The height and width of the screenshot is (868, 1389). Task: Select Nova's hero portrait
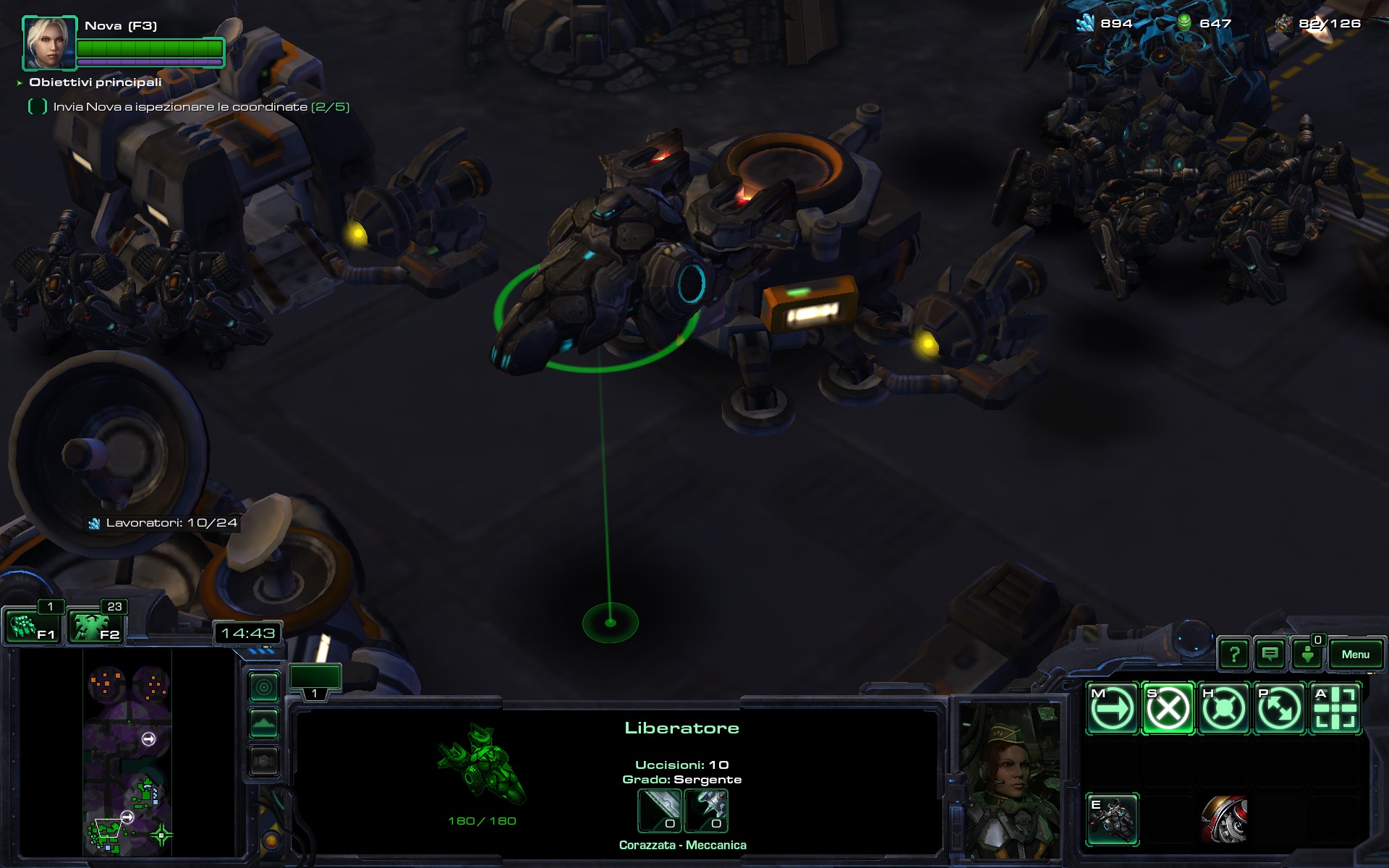49,42
